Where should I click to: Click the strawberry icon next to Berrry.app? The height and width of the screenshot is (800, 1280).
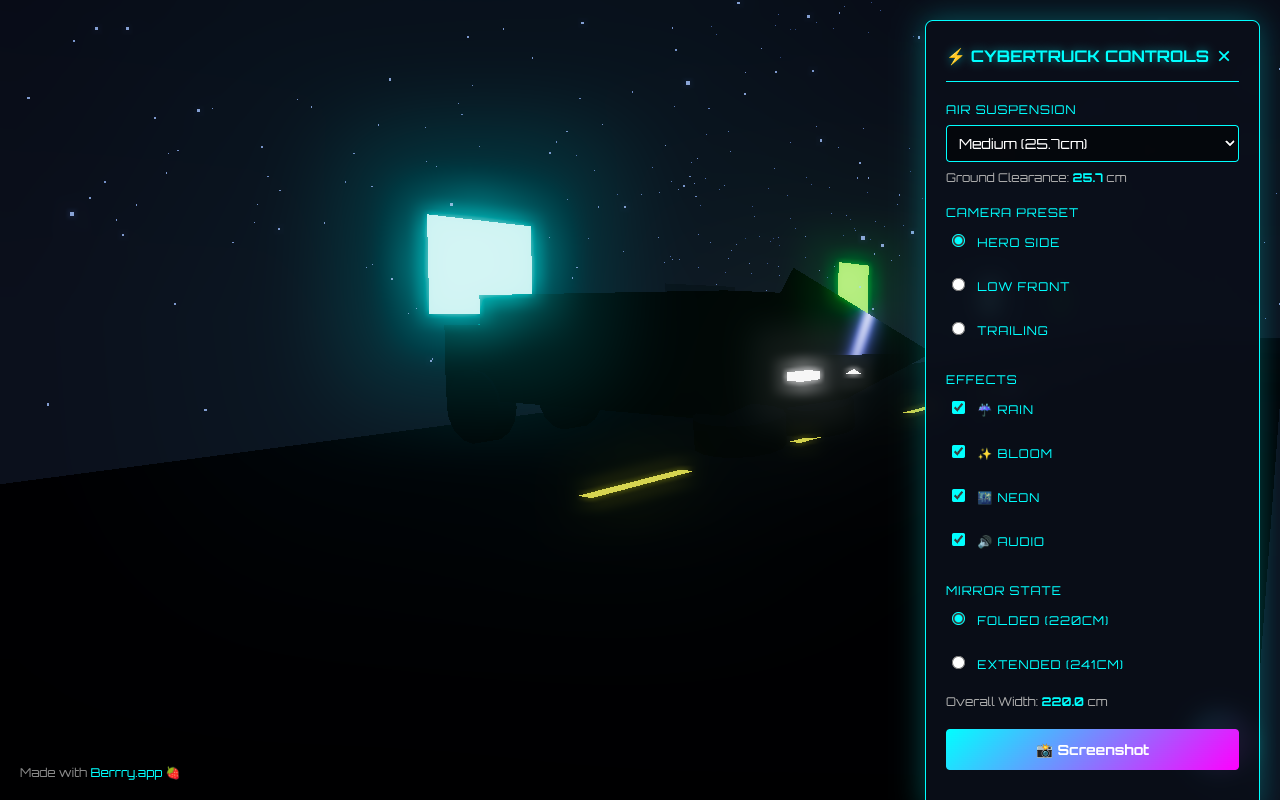pos(172,772)
